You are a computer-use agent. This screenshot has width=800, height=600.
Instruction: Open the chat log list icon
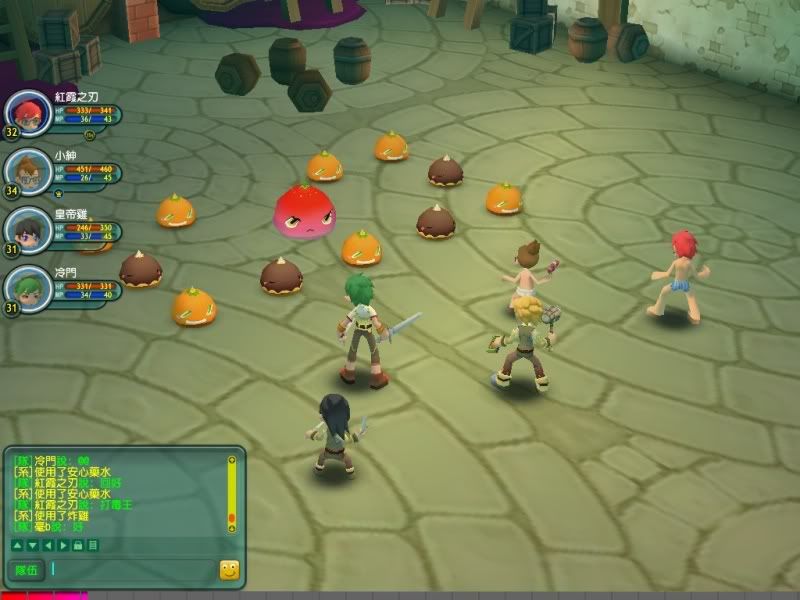(93, 545)
